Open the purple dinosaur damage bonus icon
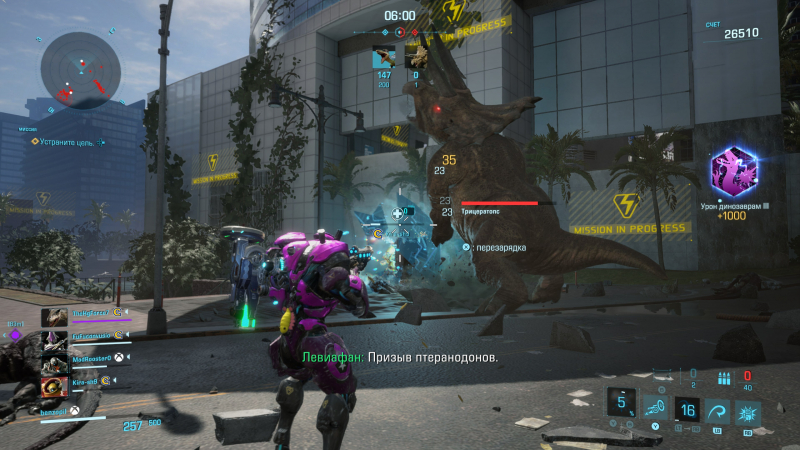Viewport: 800px width, 450px height. 733,171
